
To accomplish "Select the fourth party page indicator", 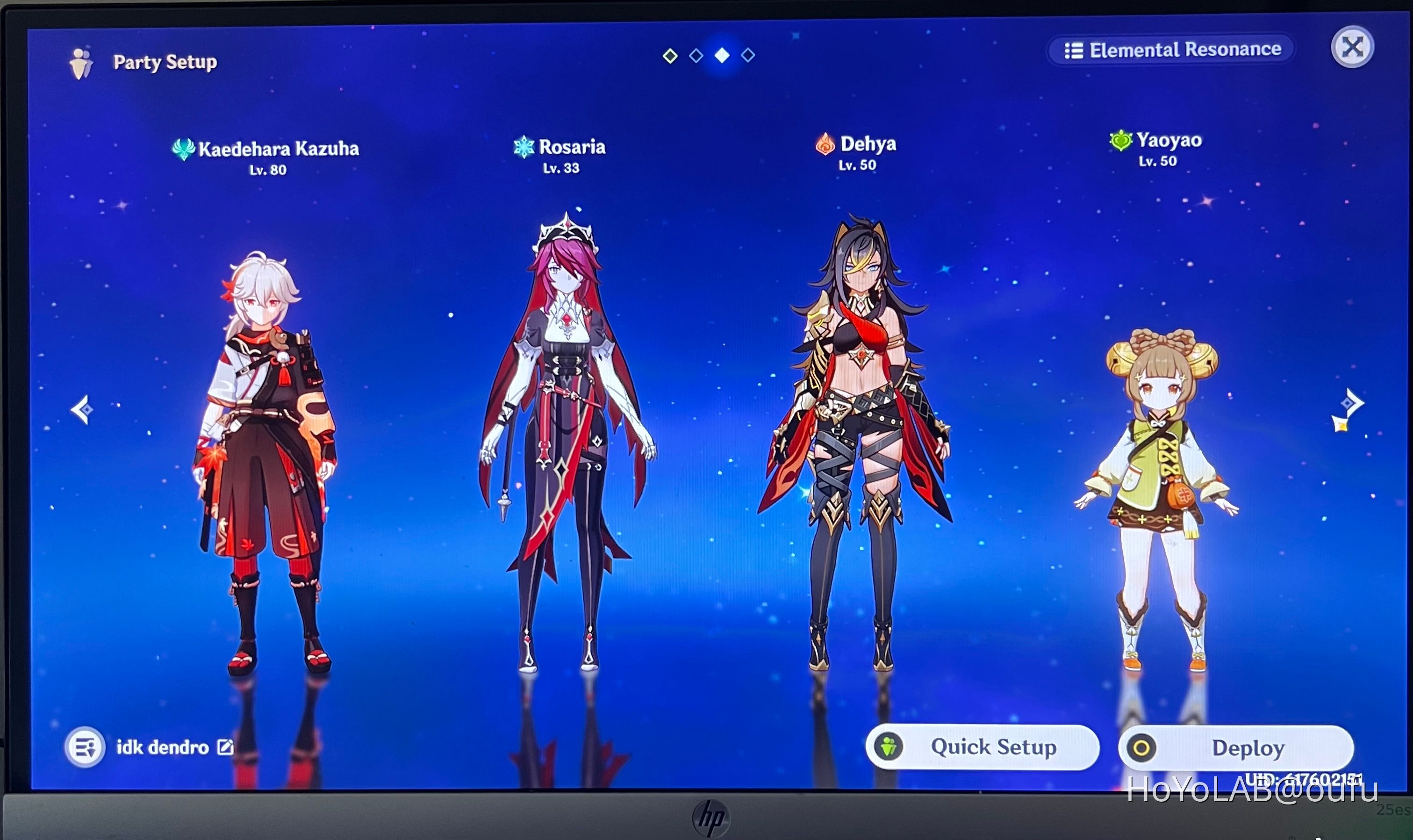I will pos(748,55).
